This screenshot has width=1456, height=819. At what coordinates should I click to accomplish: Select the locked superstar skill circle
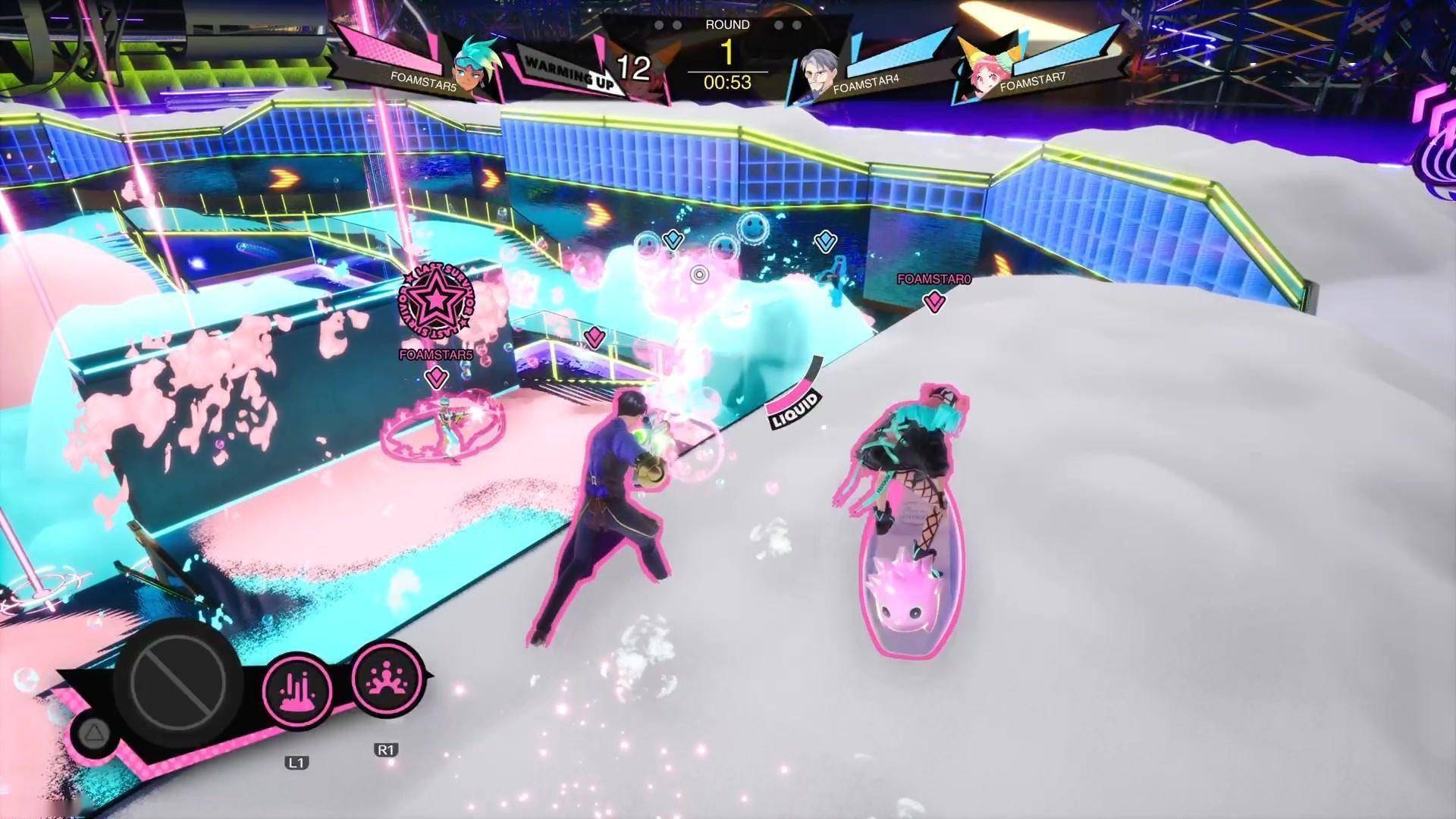(x=179, y=679)
